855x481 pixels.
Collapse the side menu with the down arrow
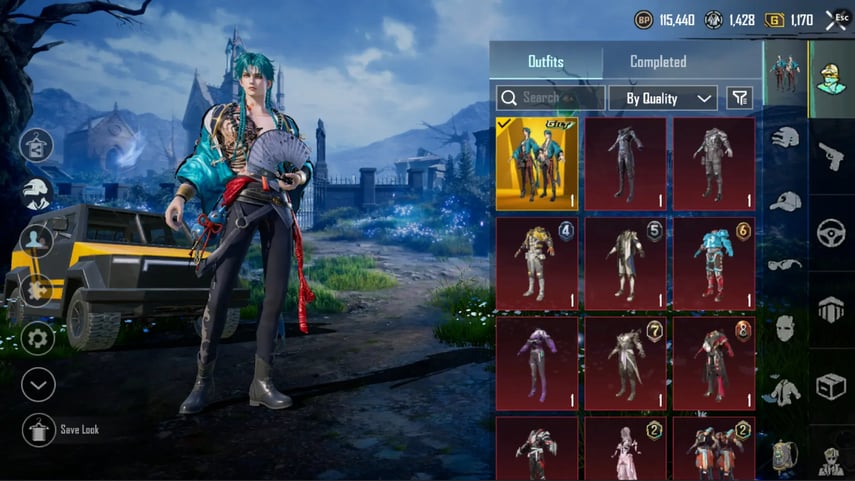point(38,385)
